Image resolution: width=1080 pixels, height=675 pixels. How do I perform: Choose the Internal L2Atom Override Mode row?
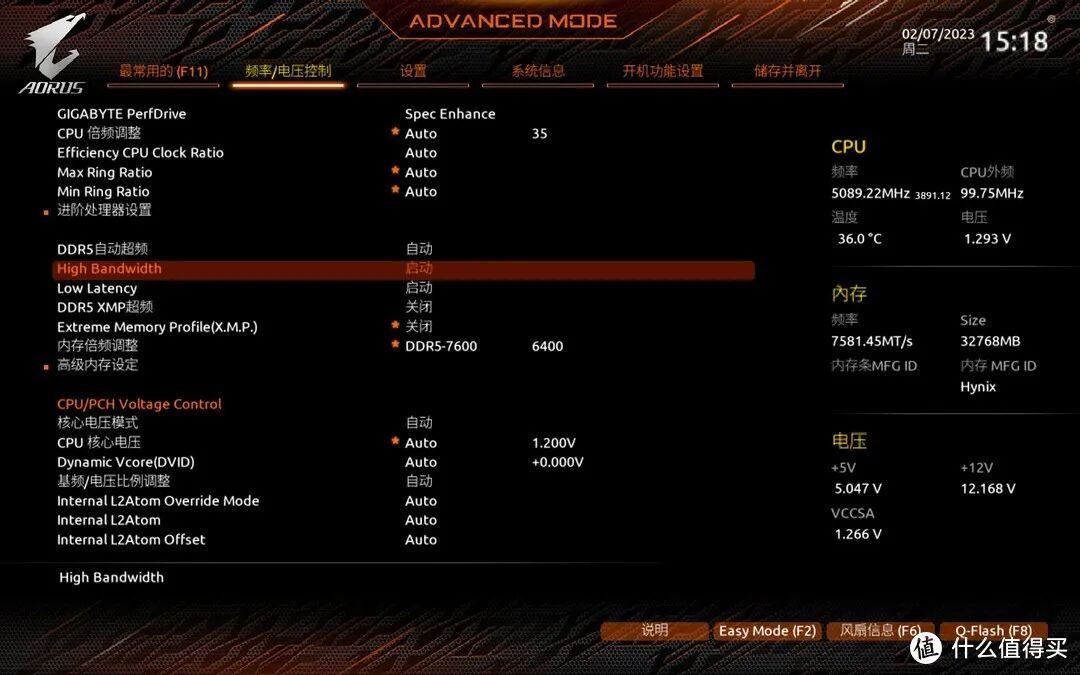pyautogui.click(x=158, y=501)
